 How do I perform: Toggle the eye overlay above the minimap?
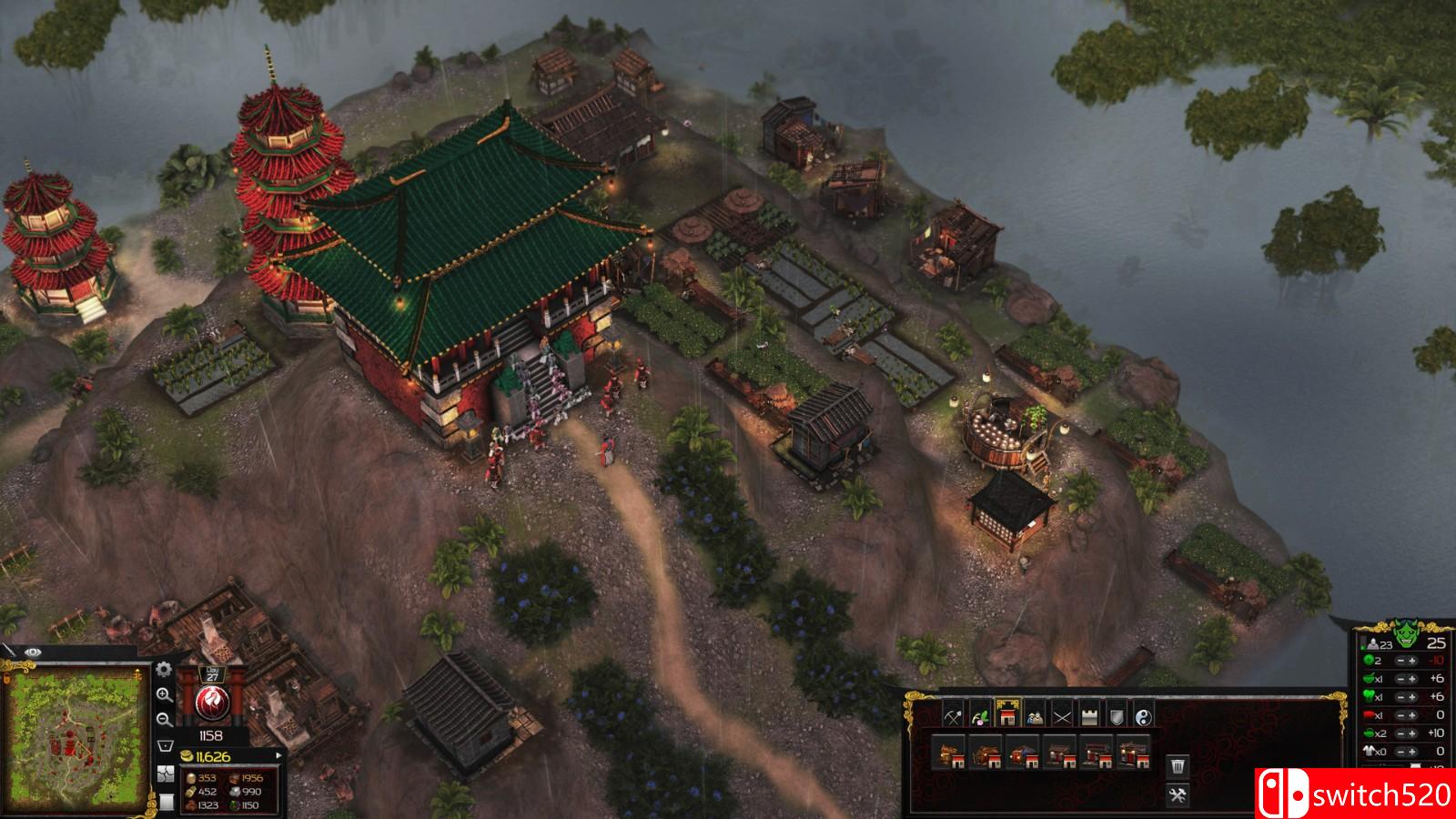pos(34,652)
